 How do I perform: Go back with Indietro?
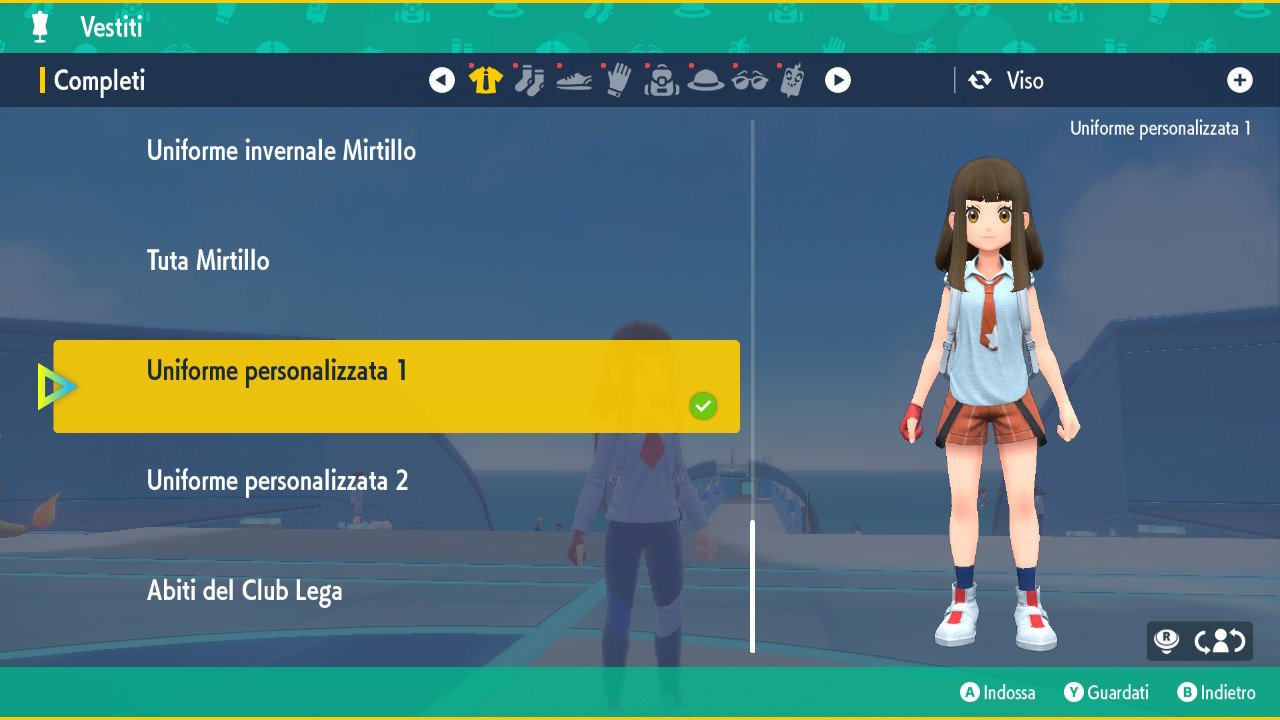(x=1216, y=692)
